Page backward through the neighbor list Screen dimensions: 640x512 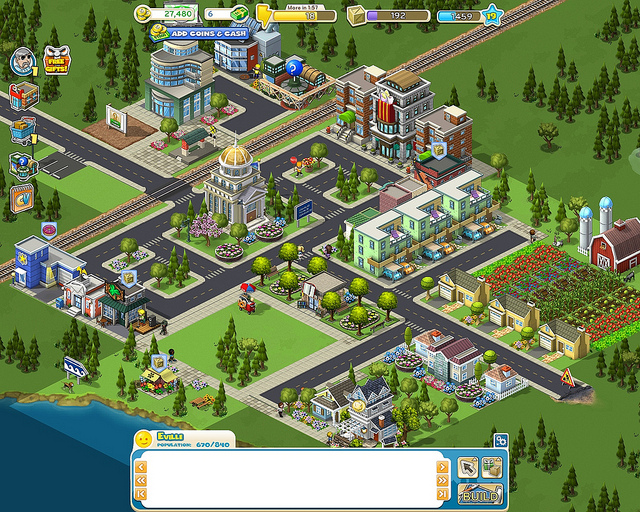coord(141,480)
